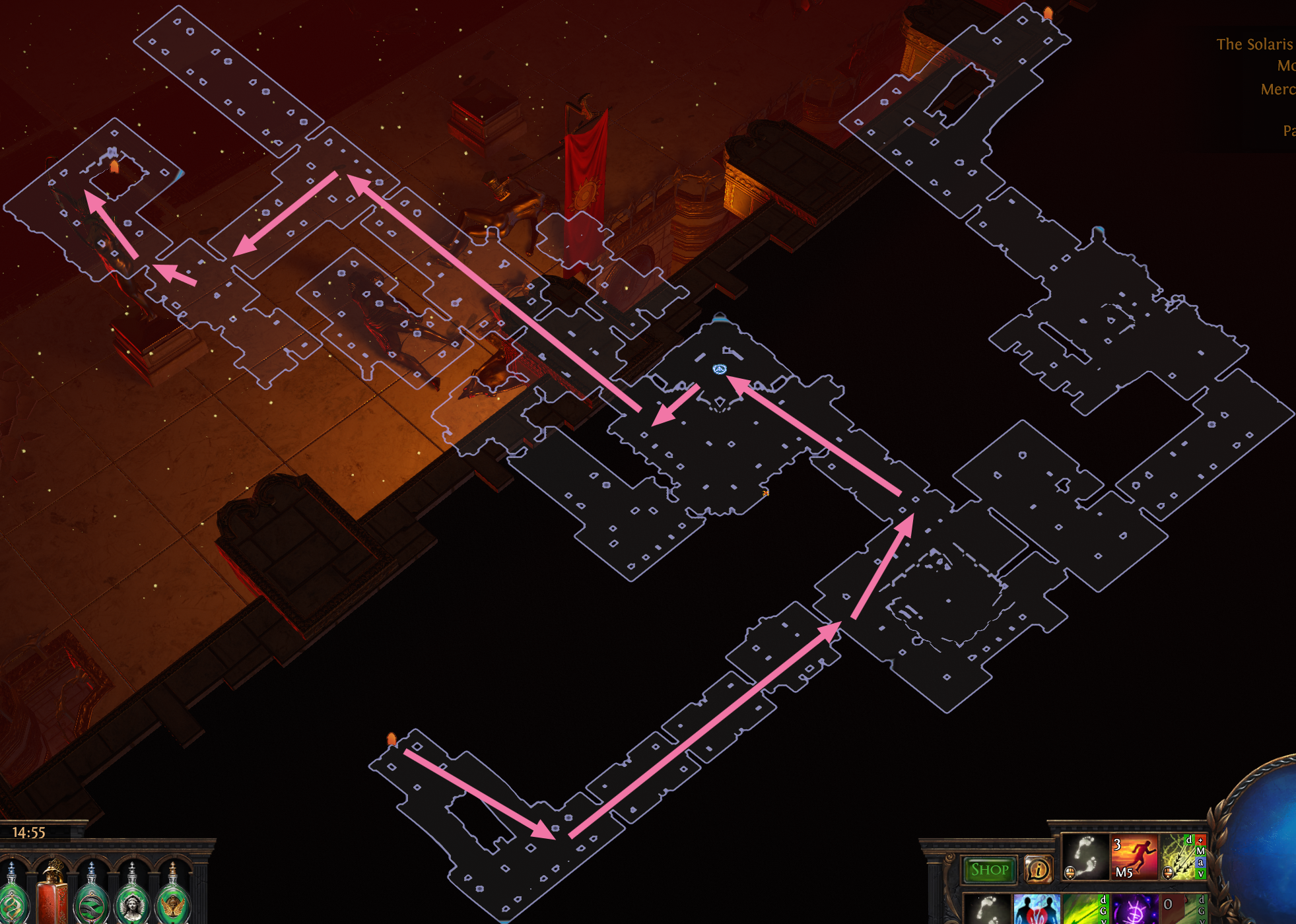Image resolution: width=1296 pixels, height=924 pixels.
Task: Click 'The Solaris' quest tracker text
Action: pyautogui.click(x=1254, y=45)
